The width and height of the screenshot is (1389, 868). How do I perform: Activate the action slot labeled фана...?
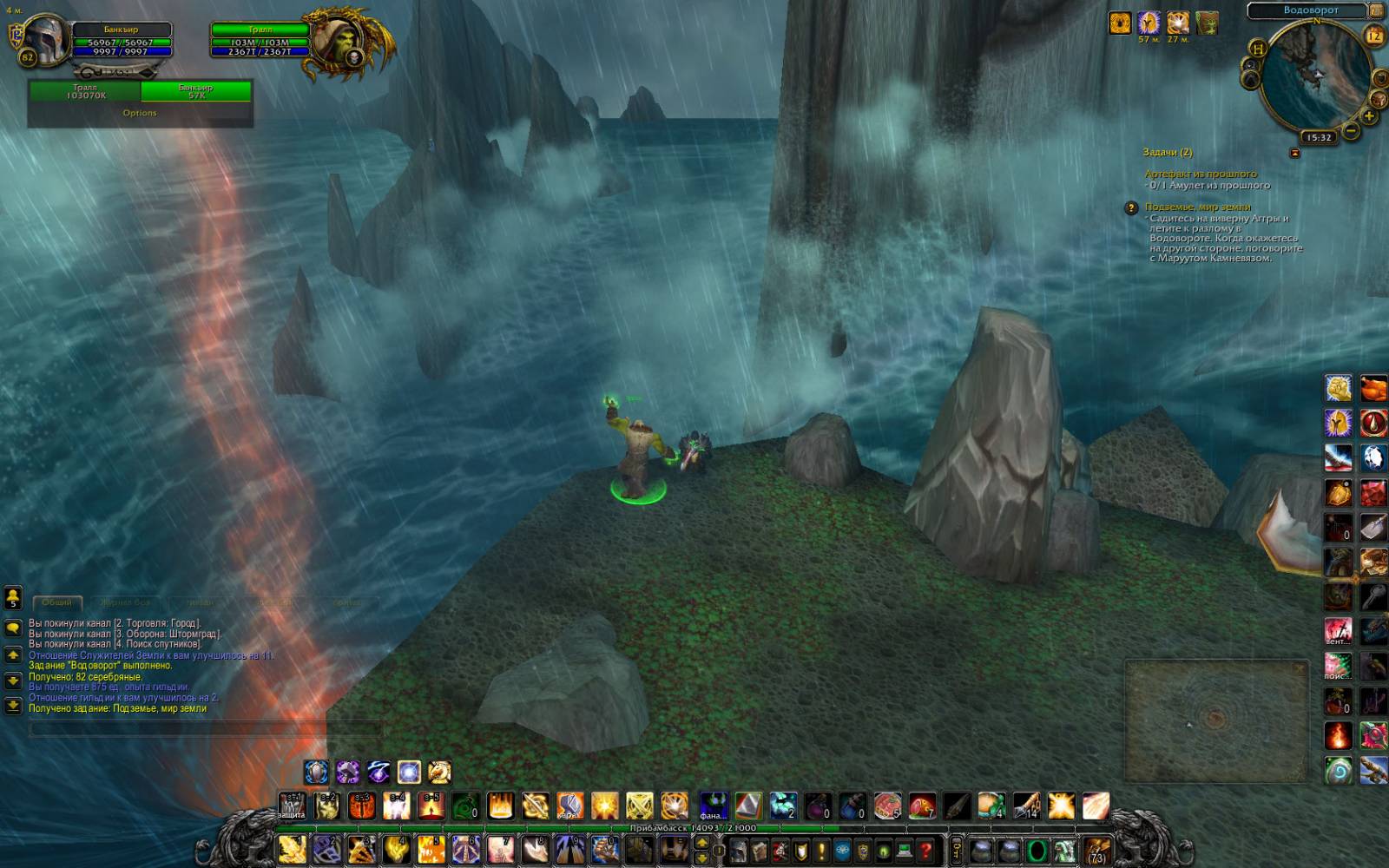point(714,806)
